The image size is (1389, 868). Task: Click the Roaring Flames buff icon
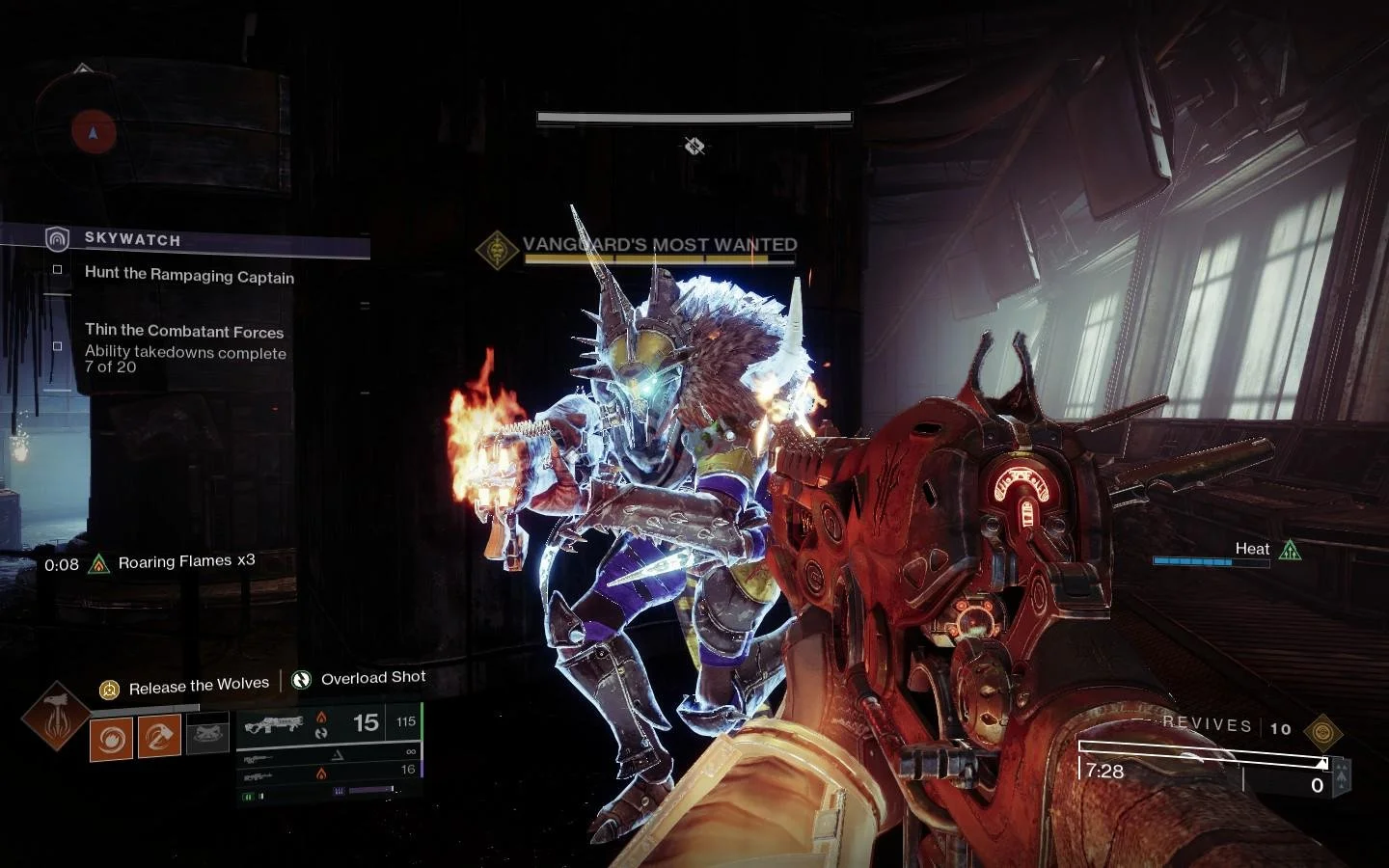(x=98, y=564)
